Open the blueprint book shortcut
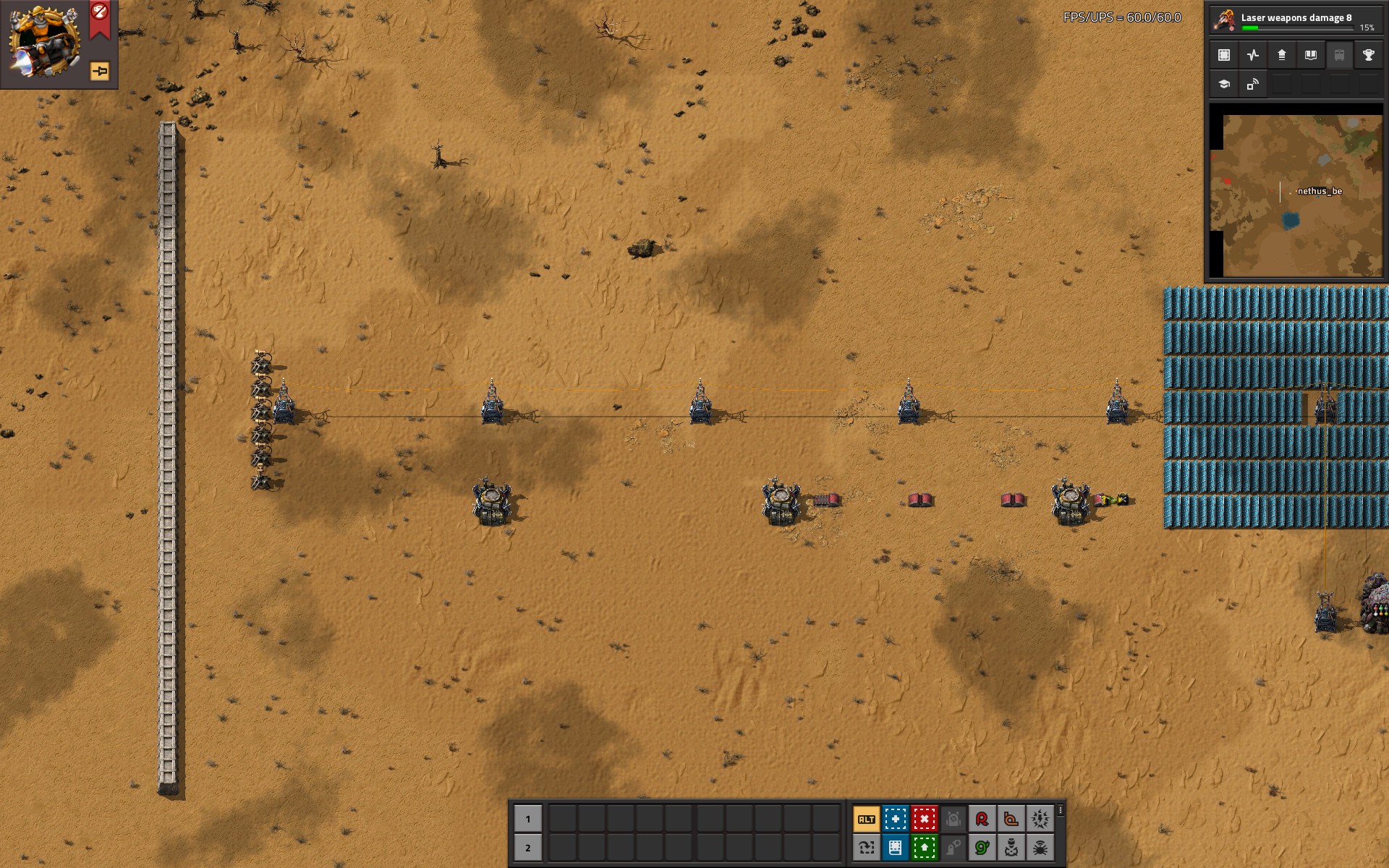 pyautogui.click(x=895, y=847)
